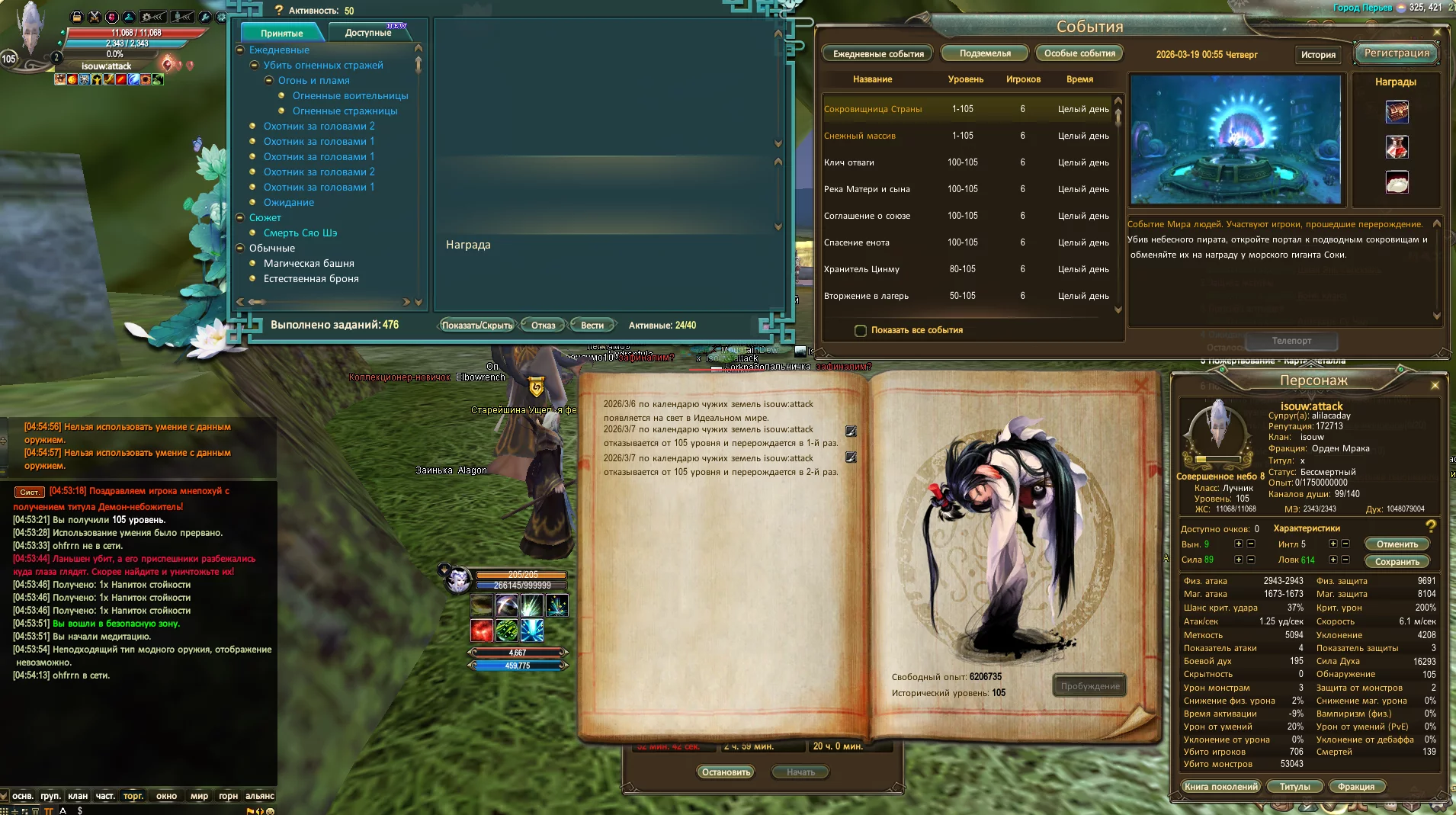Switch to Особые события tab
Image resolution: width=1456 pixels, height=815 pixels.
point(1079,53)
